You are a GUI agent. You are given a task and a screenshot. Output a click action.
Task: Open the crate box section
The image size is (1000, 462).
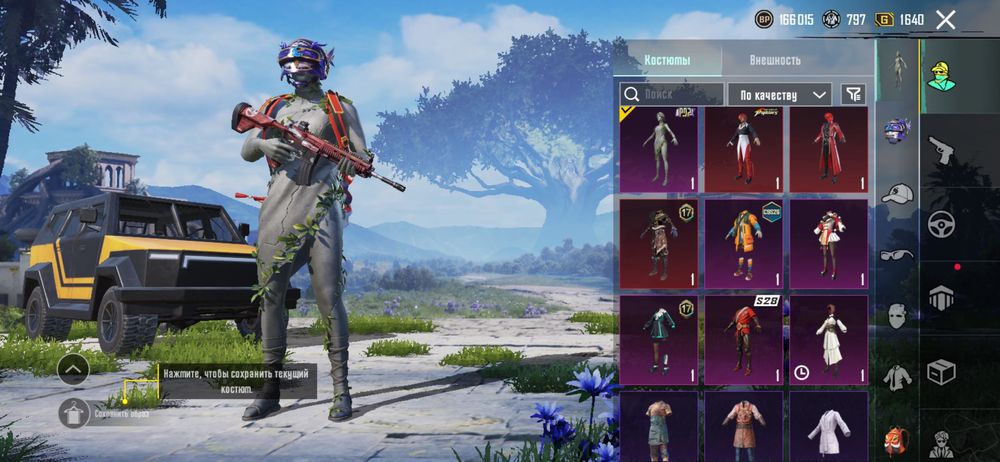942,373
